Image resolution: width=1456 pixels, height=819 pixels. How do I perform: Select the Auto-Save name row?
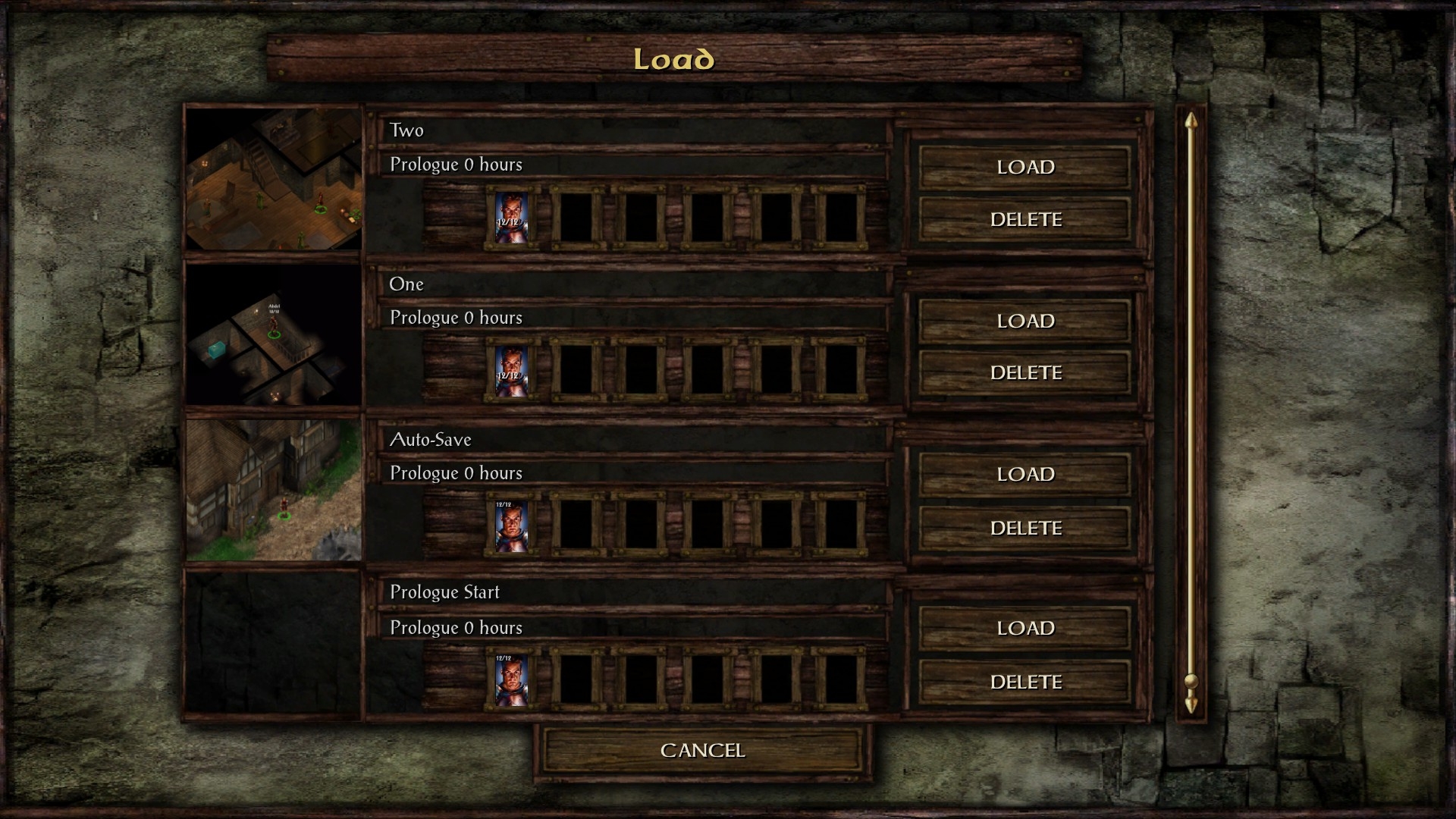pos(634,439)
